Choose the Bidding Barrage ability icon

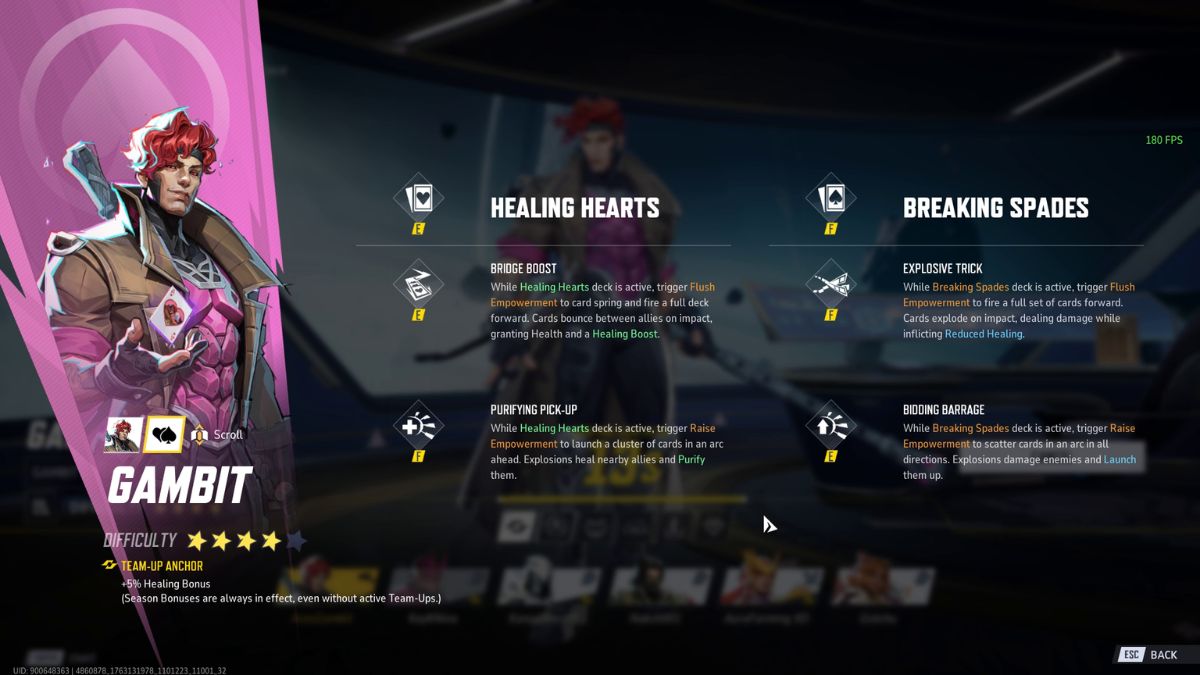[x=831, y=427]
